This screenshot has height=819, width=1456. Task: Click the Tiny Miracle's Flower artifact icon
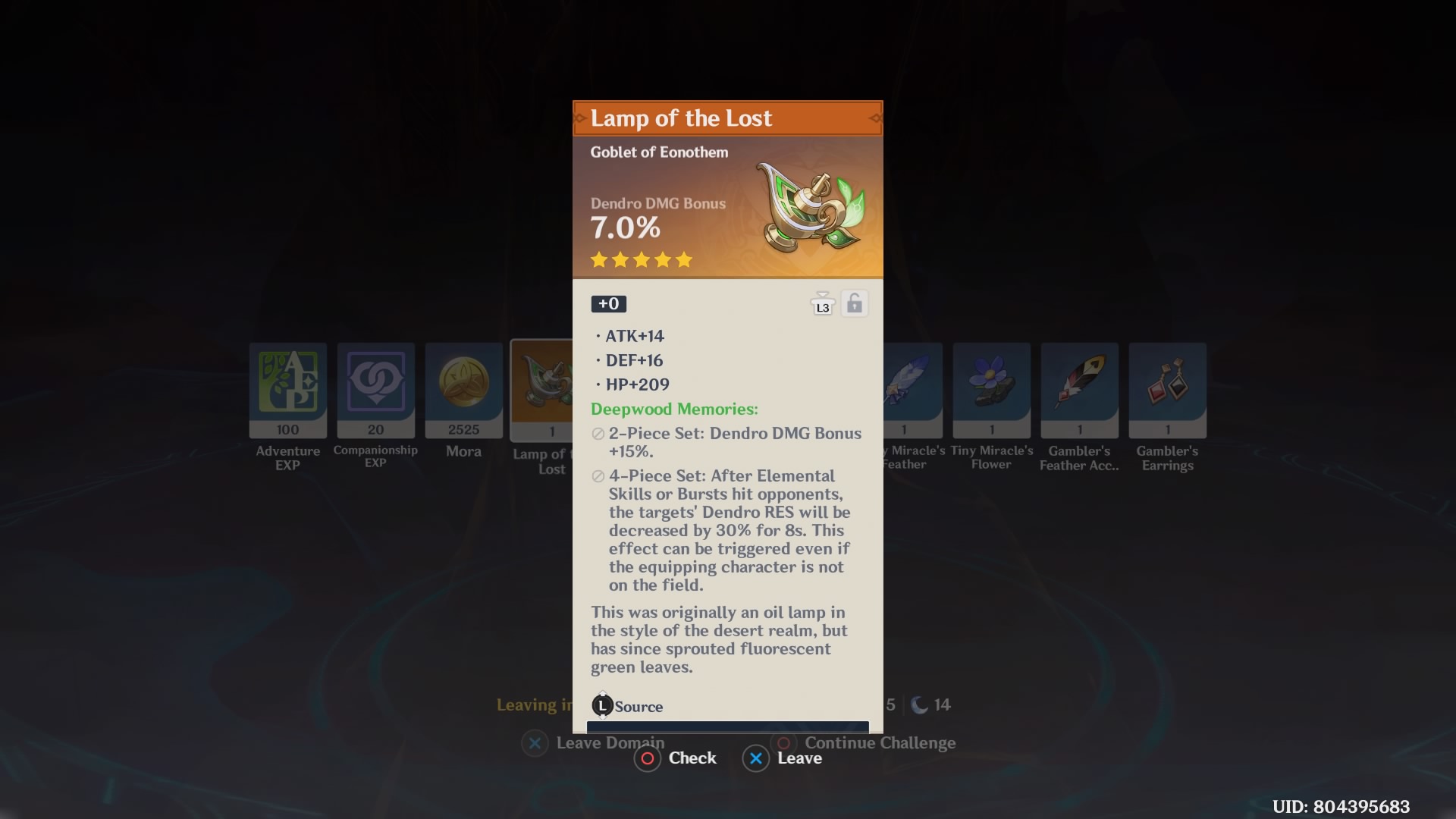point(990,388)
